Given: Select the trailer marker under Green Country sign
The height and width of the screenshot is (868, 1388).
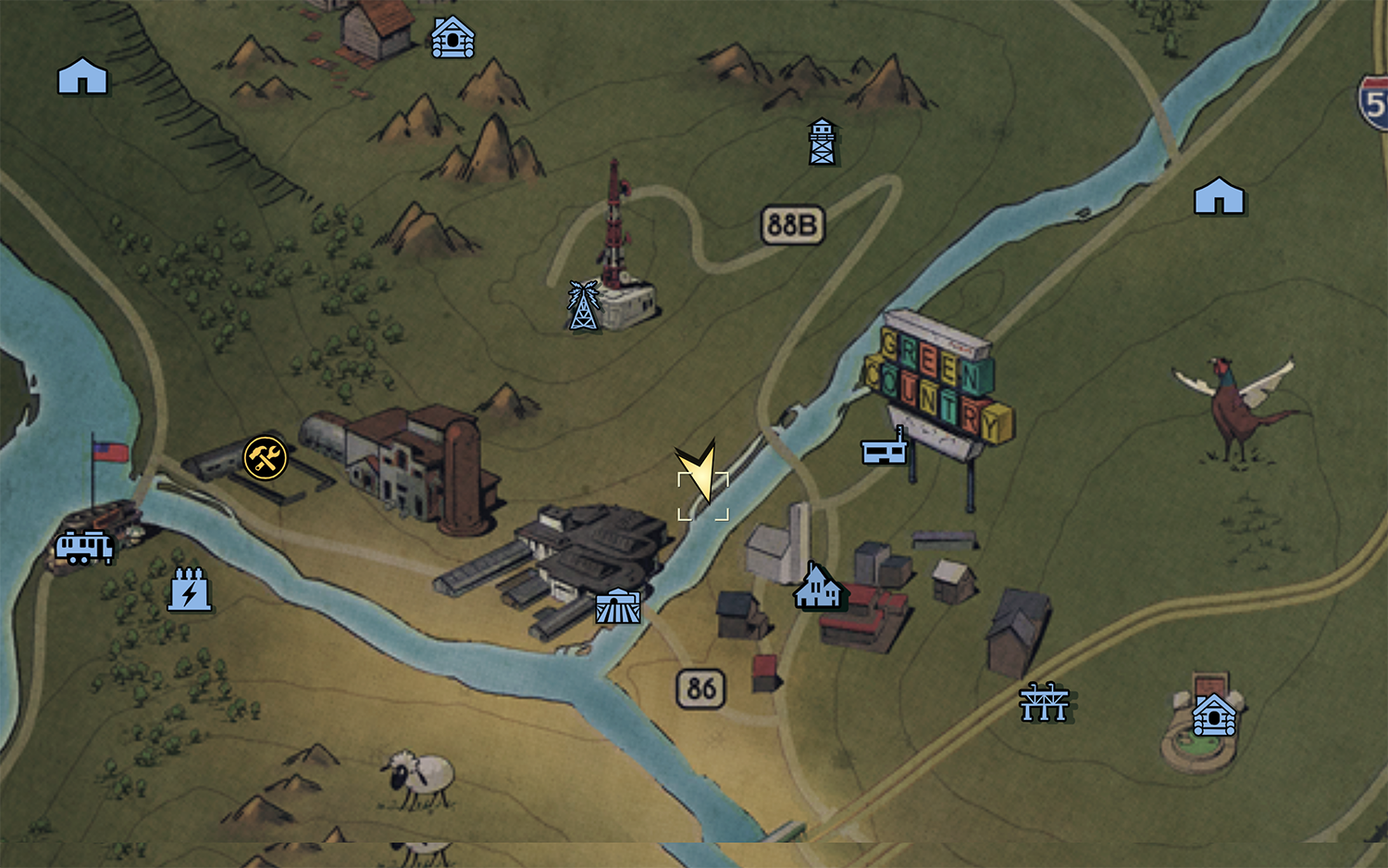Looking at the screenshot, I should click(x=885, y=448).
